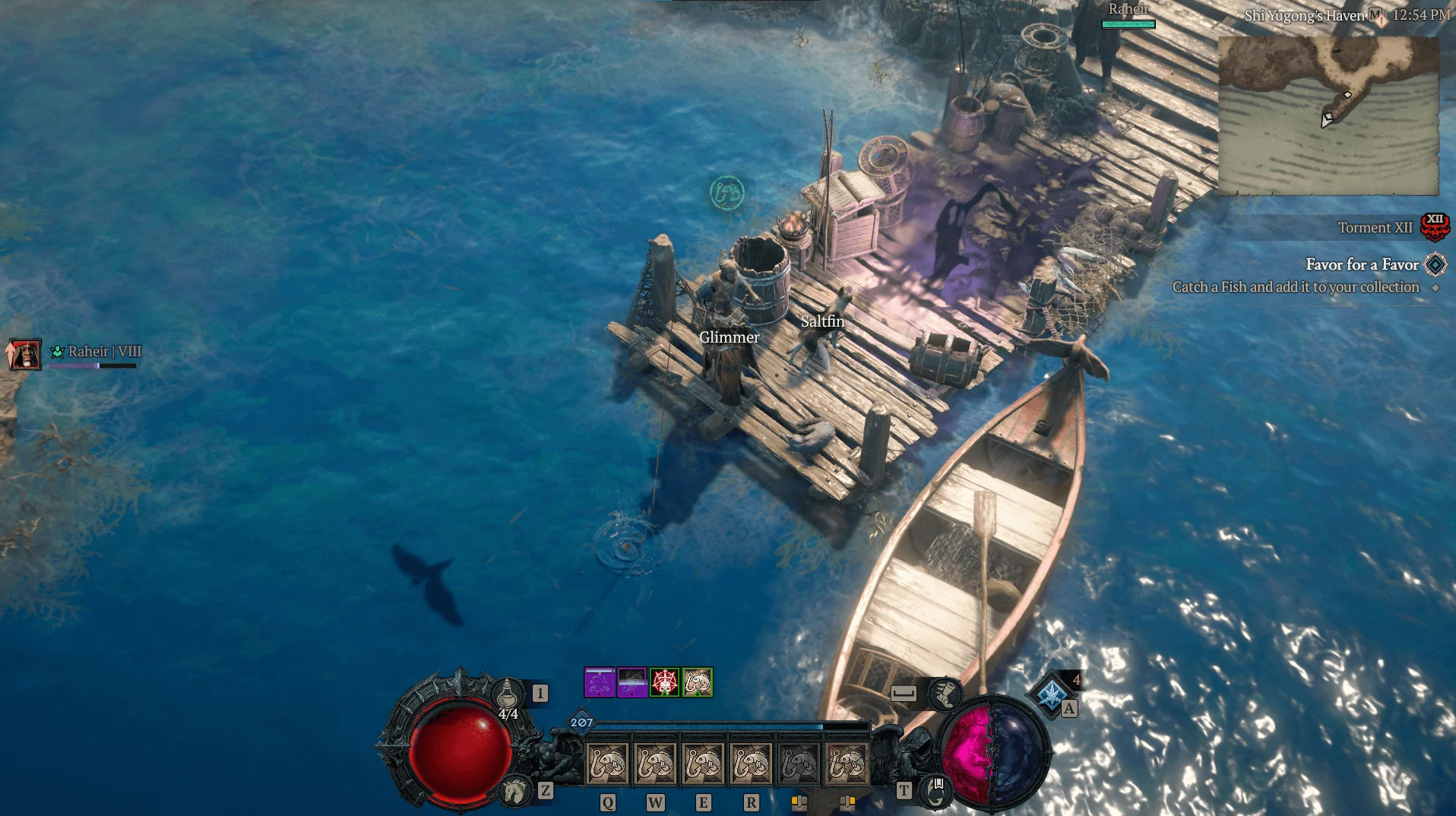Click the level 207 experience badge

tap(581, 722)
